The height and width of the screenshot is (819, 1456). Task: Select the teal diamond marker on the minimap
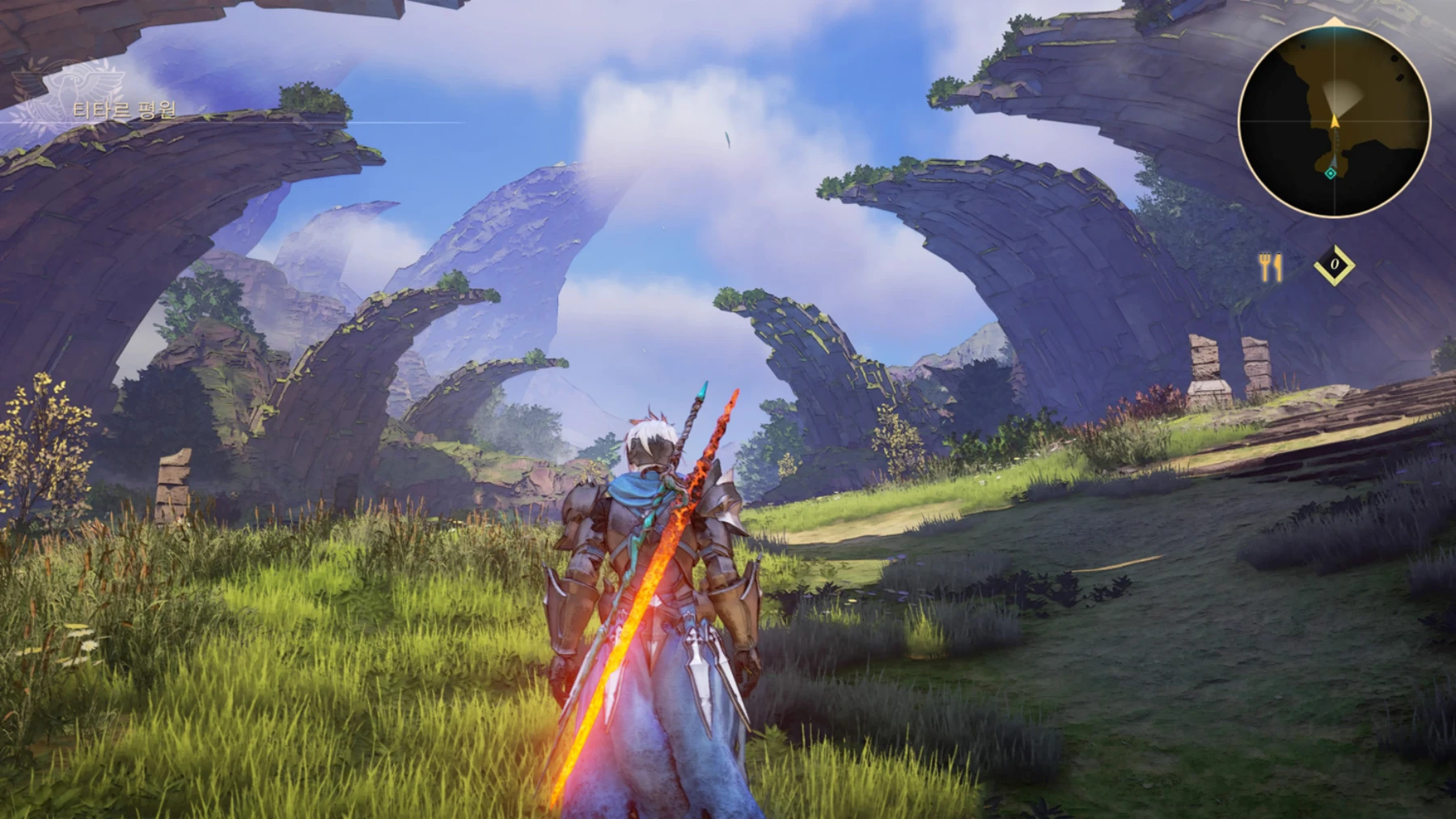(x=1331, y=173)
